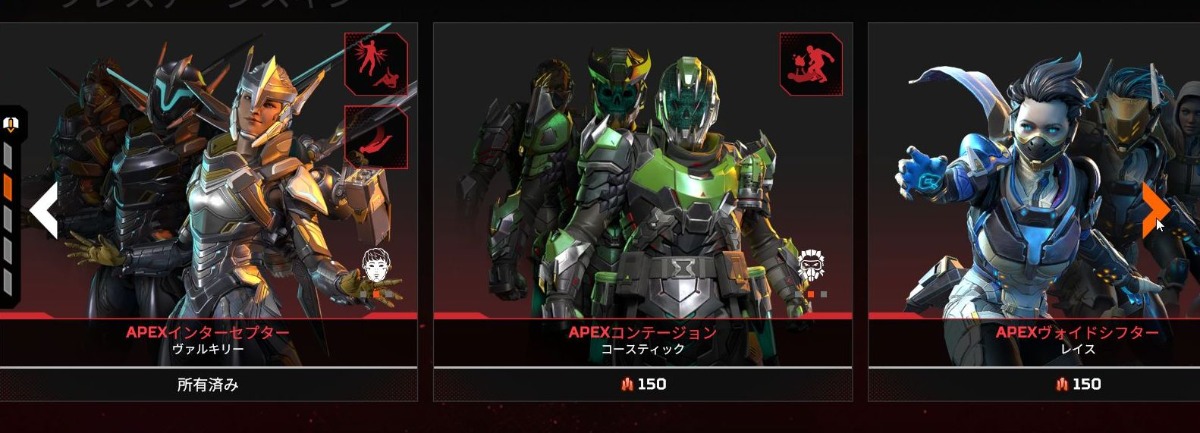Select the APEX Contagion Caustic skin card
This screenshot has height=433, width=1200.
tap(642, 200)
